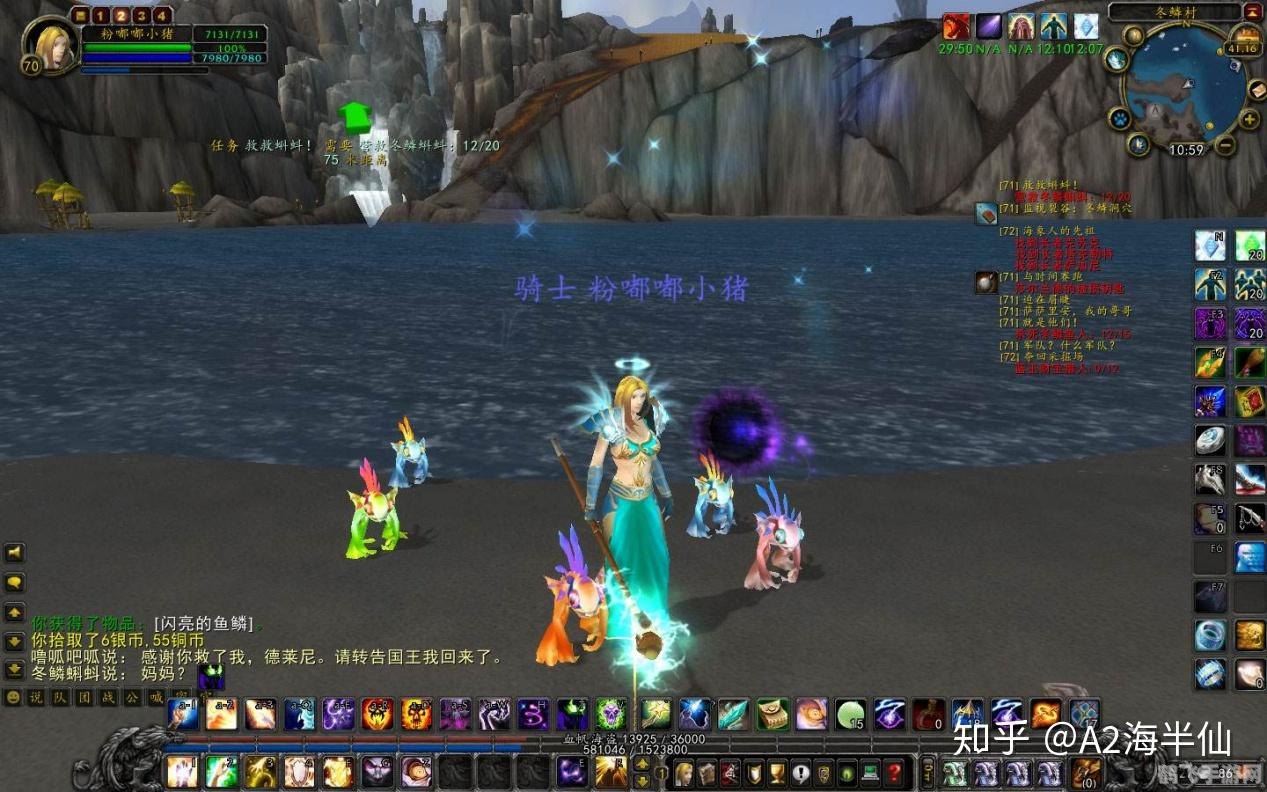
Task: Select the button numbered 3 above the player frame
Action: pyautogui.click(x=140, y=15)
